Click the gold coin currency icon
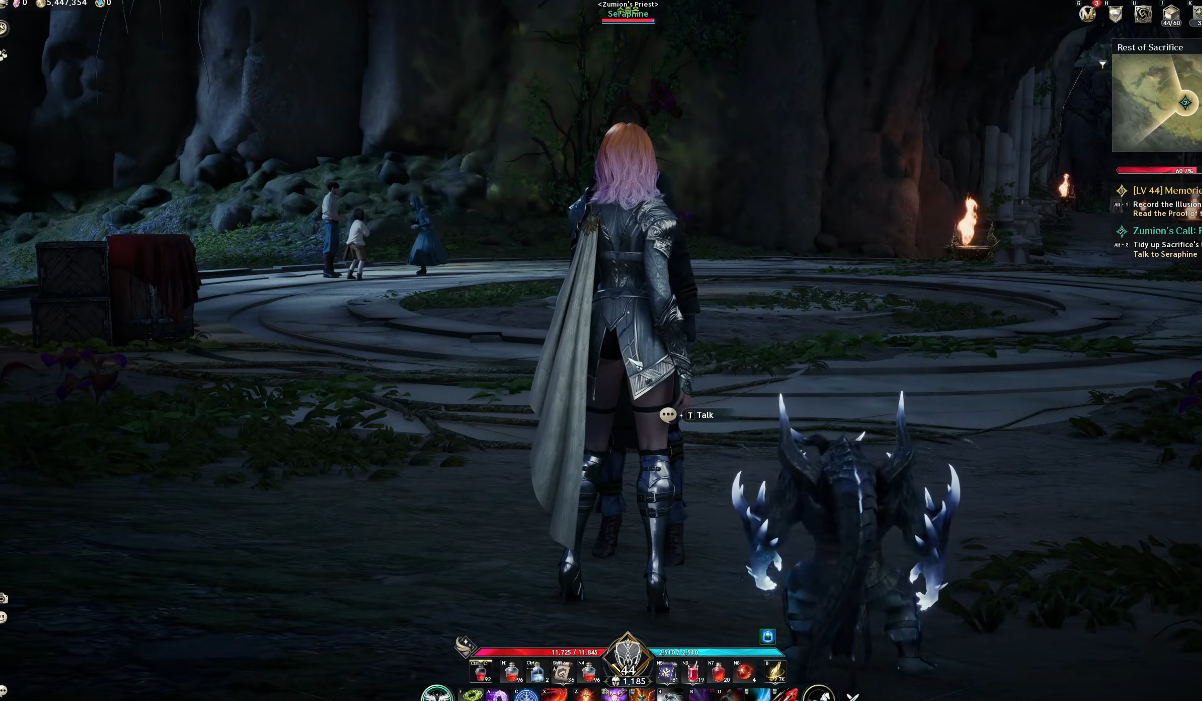Viewport: 1202px width, 701px height. (x=41, y=4)
